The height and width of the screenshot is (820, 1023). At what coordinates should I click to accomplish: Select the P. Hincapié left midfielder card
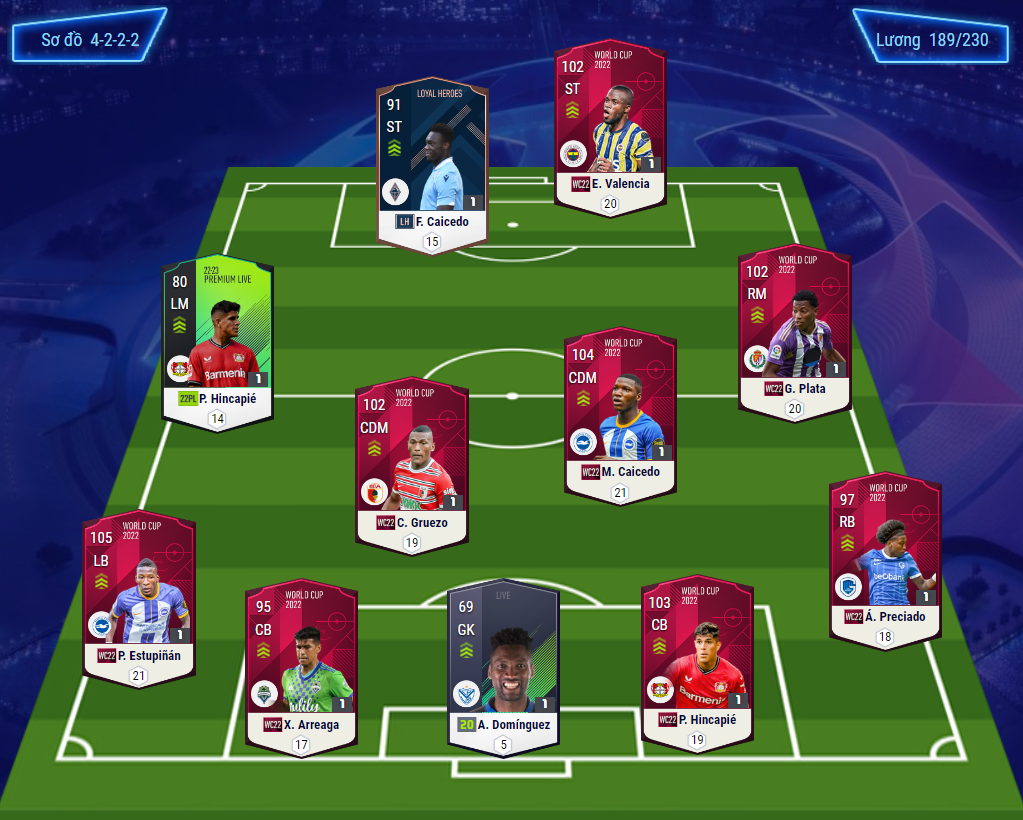(x=218, y=345)
